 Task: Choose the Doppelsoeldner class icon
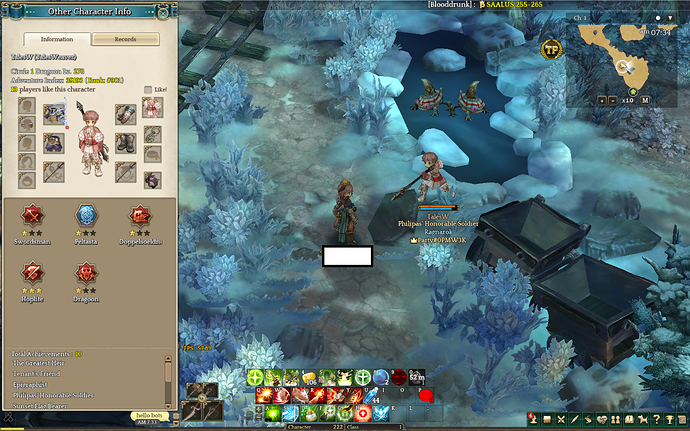coord(139,216)
